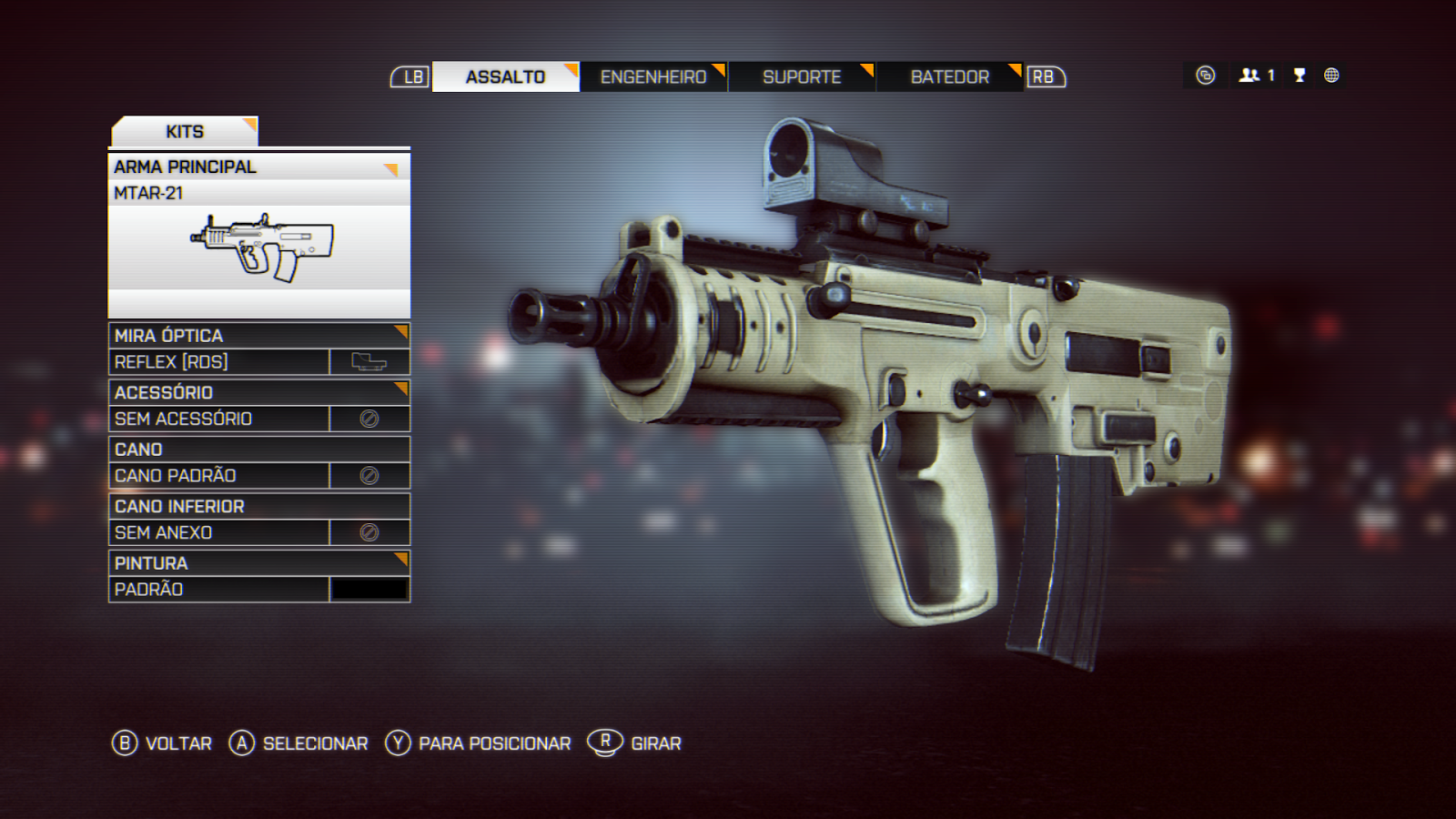Viewport: 1456px width, 819px height.
Task: Select the Reflex [RDS] sight icon
Action: pos(368,360)
